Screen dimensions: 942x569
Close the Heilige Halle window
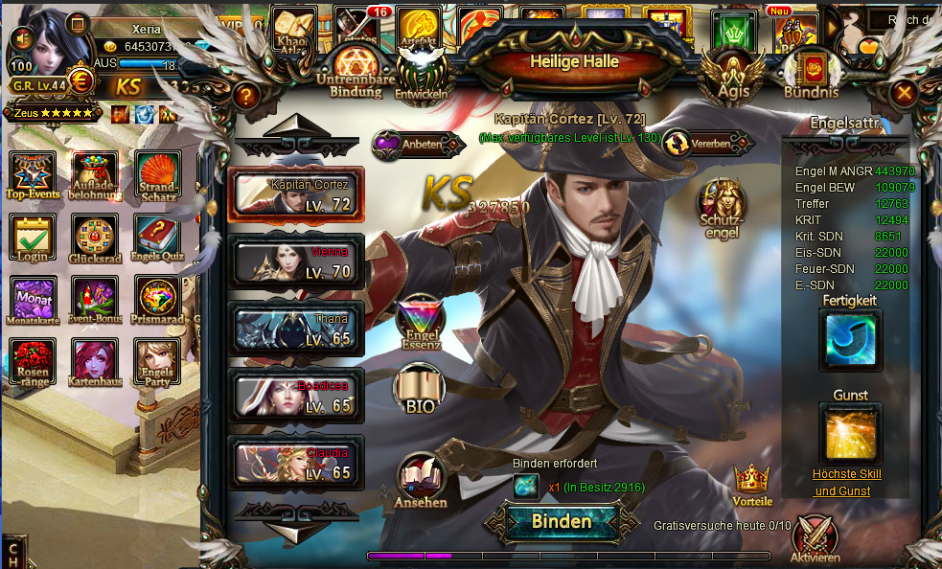click(904, 94)
